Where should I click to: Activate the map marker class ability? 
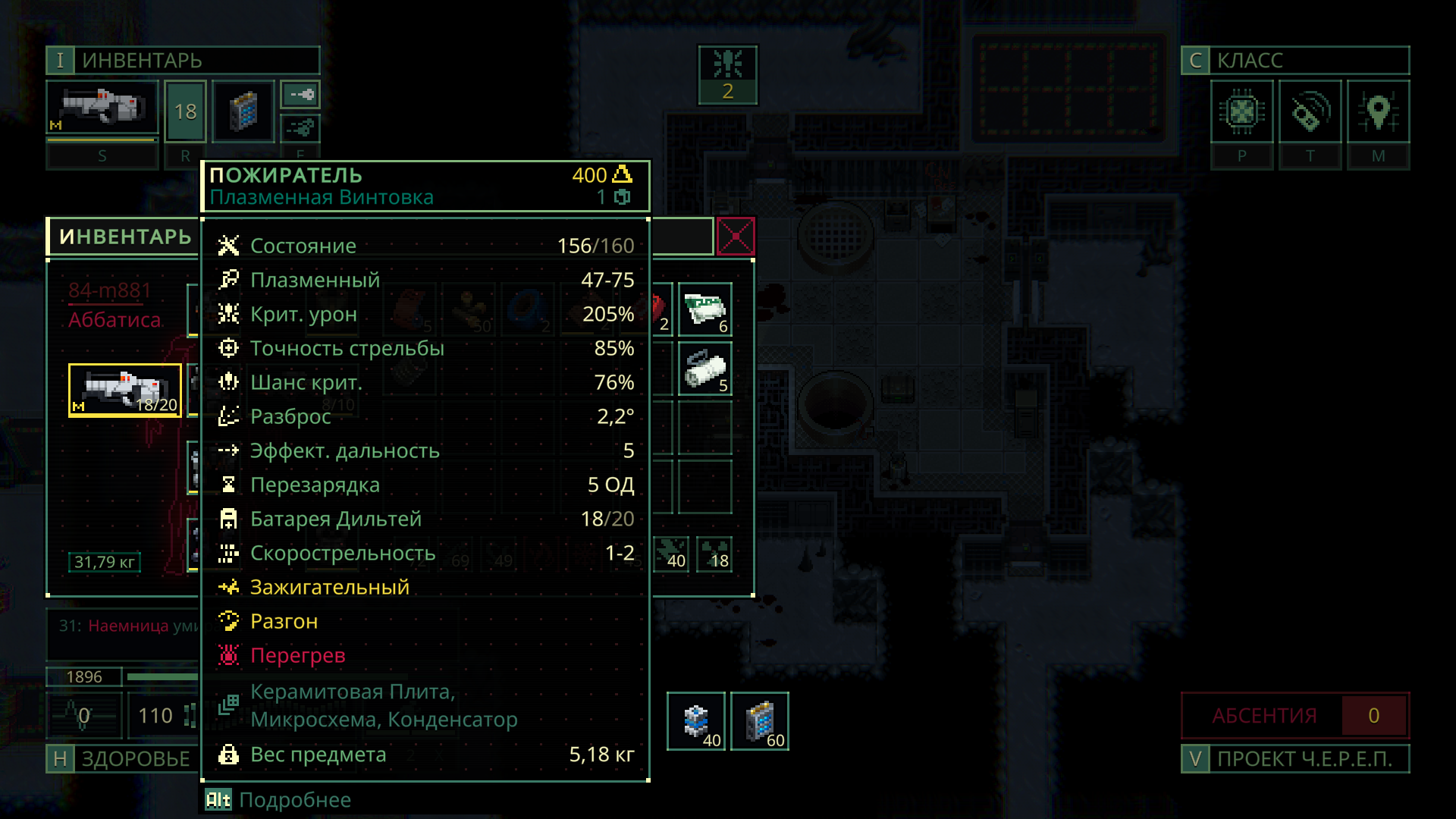(x=1379, y=111)
